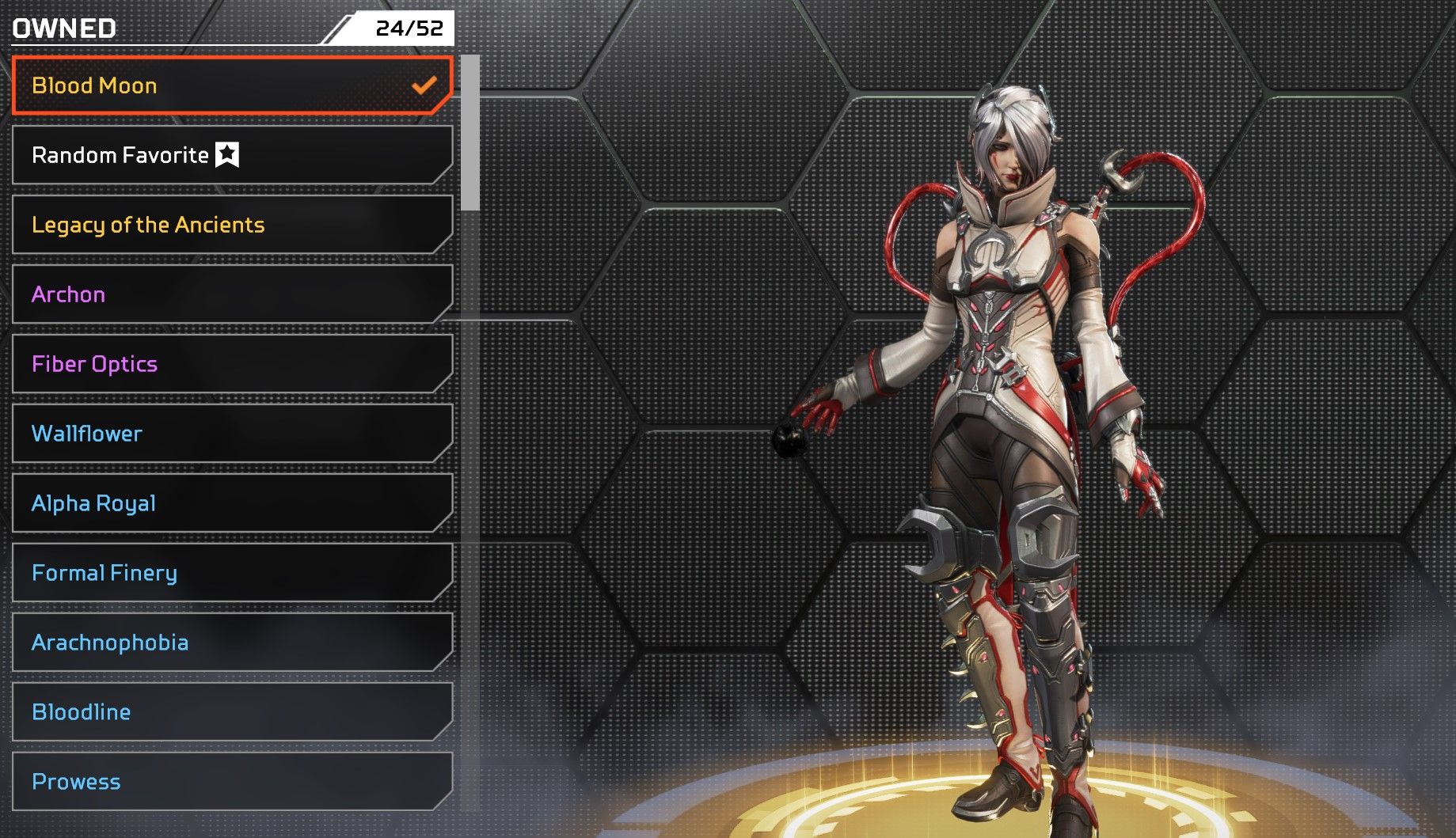Choose the Fiber Optics skin
1456x838 pixels.
point(231,364)
